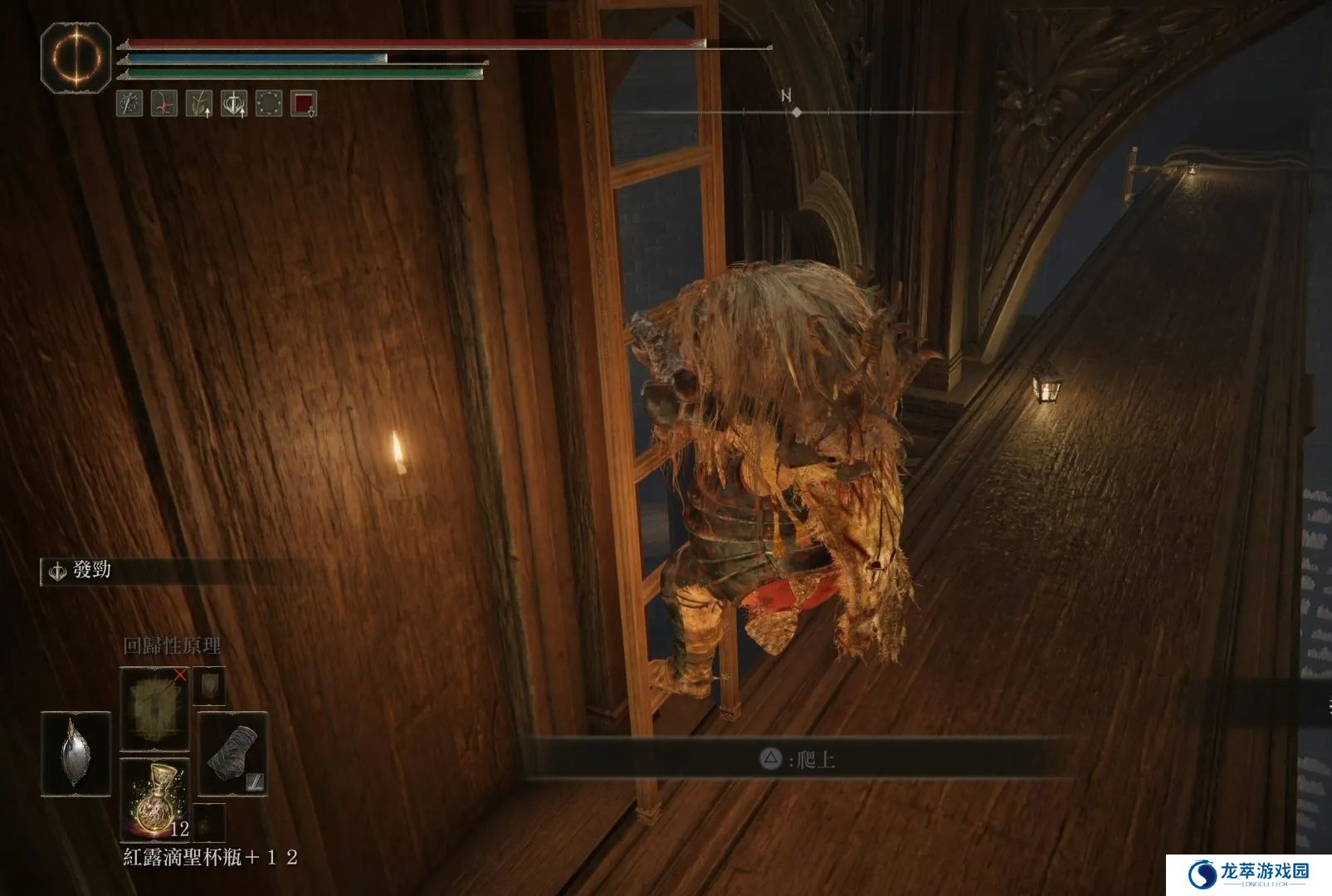Viewport: 1332px width, 896px height.
Task: Click the small next-spell preview slot
Action: (x=209, y=686)
